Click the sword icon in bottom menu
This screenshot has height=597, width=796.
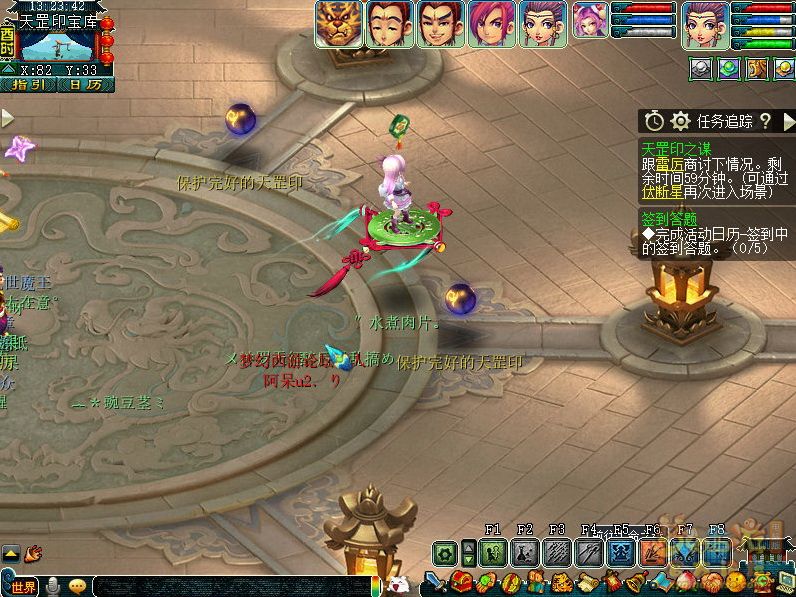coord(435,582)
